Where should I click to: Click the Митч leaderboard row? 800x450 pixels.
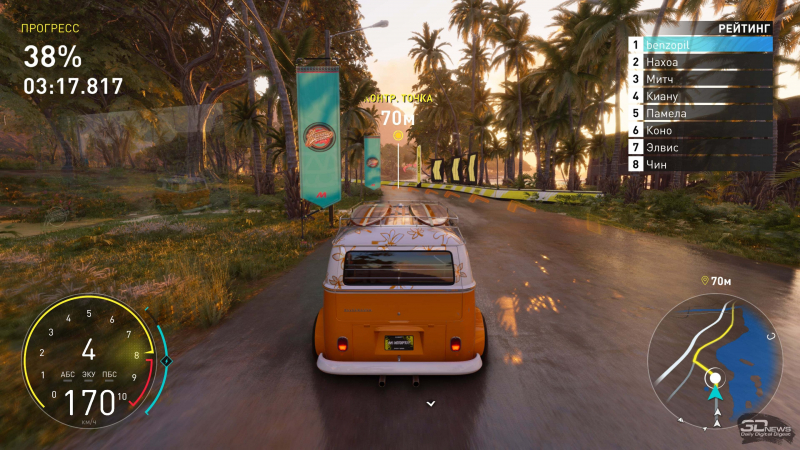point(700,79)
